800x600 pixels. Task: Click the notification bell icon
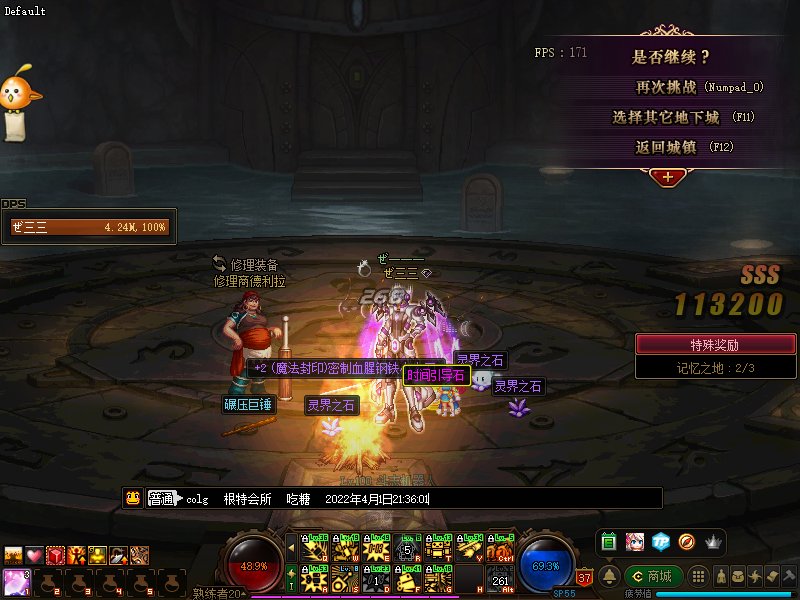click(x=608, y=576)
